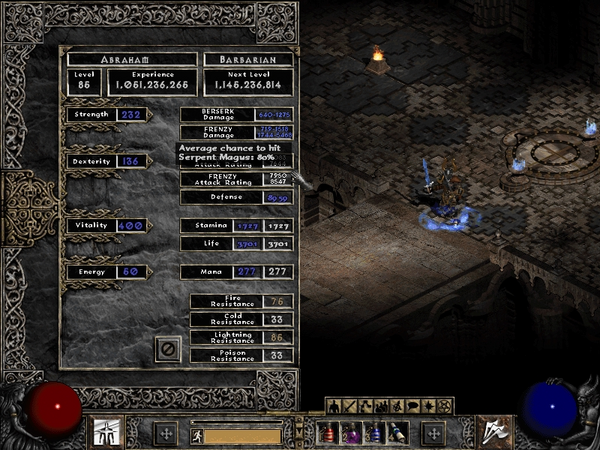600x450 pixels.
Task: Use the purple rejuvenation potion in belt
Action: coord(350,433)
